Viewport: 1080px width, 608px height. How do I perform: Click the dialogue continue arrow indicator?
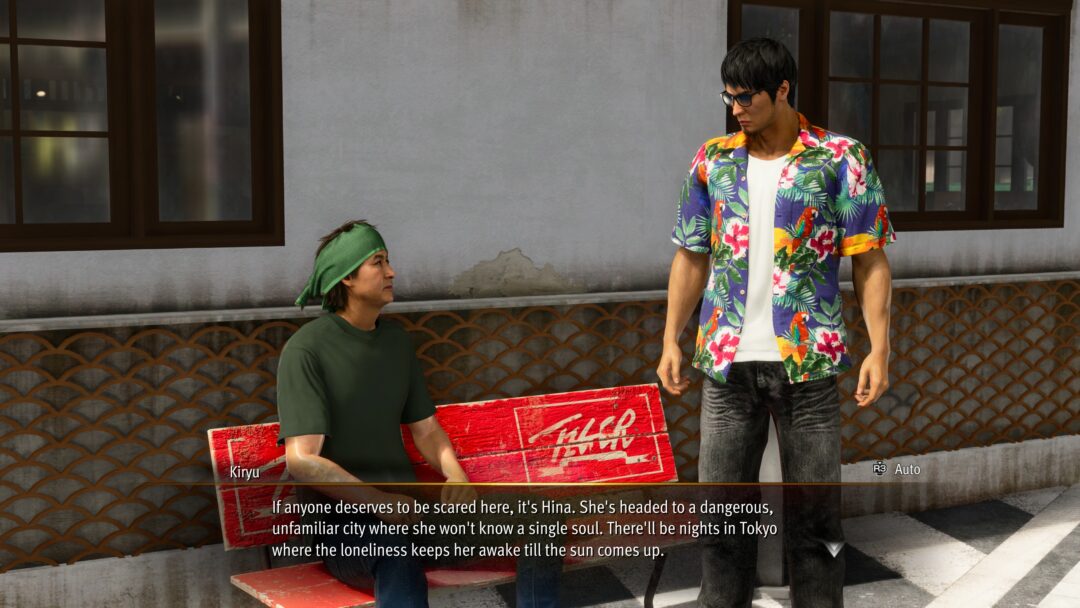833,548
